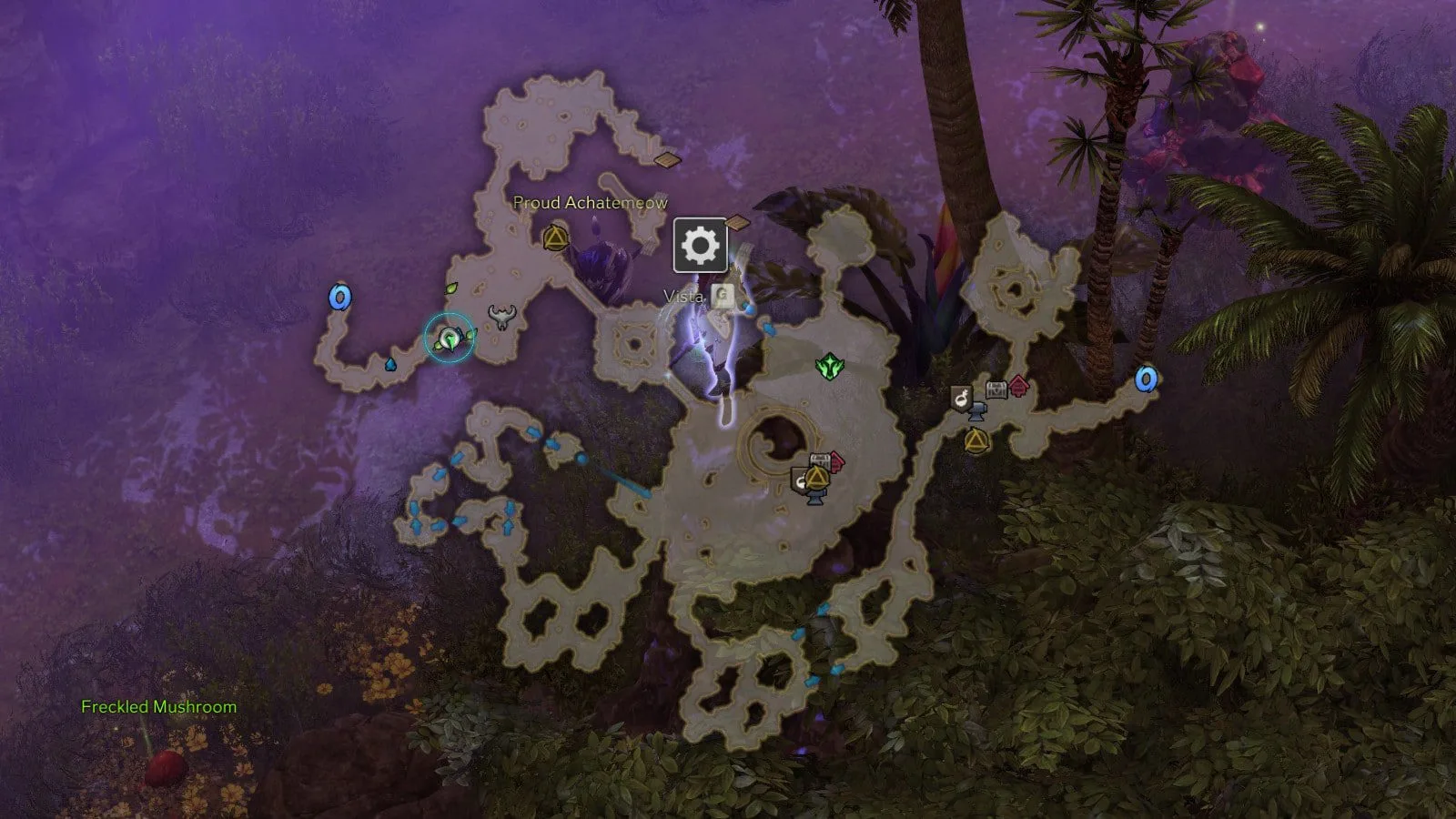Open the gear settings button
The image size is (1456, 819).
tap(700, 245)
